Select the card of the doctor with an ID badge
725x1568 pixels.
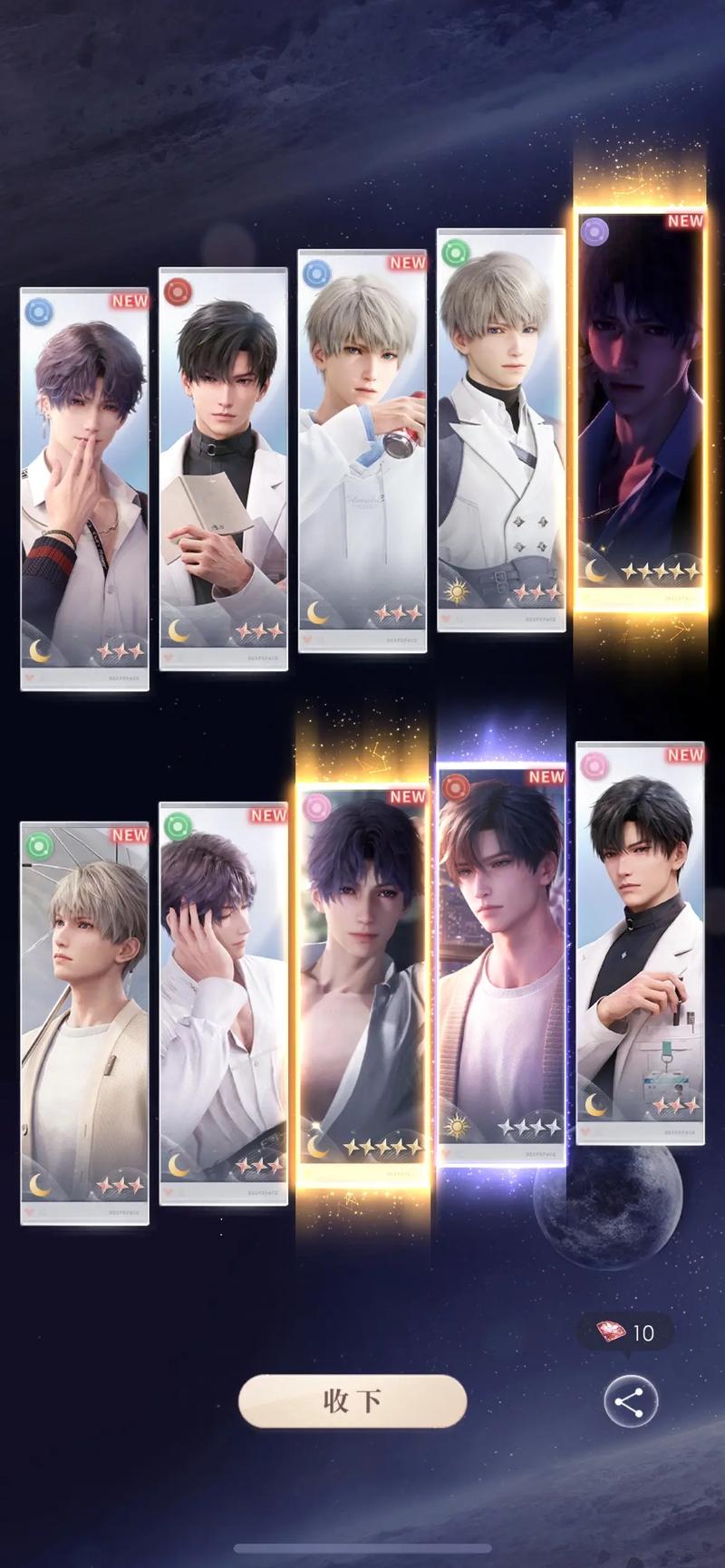tap(640, 942)
